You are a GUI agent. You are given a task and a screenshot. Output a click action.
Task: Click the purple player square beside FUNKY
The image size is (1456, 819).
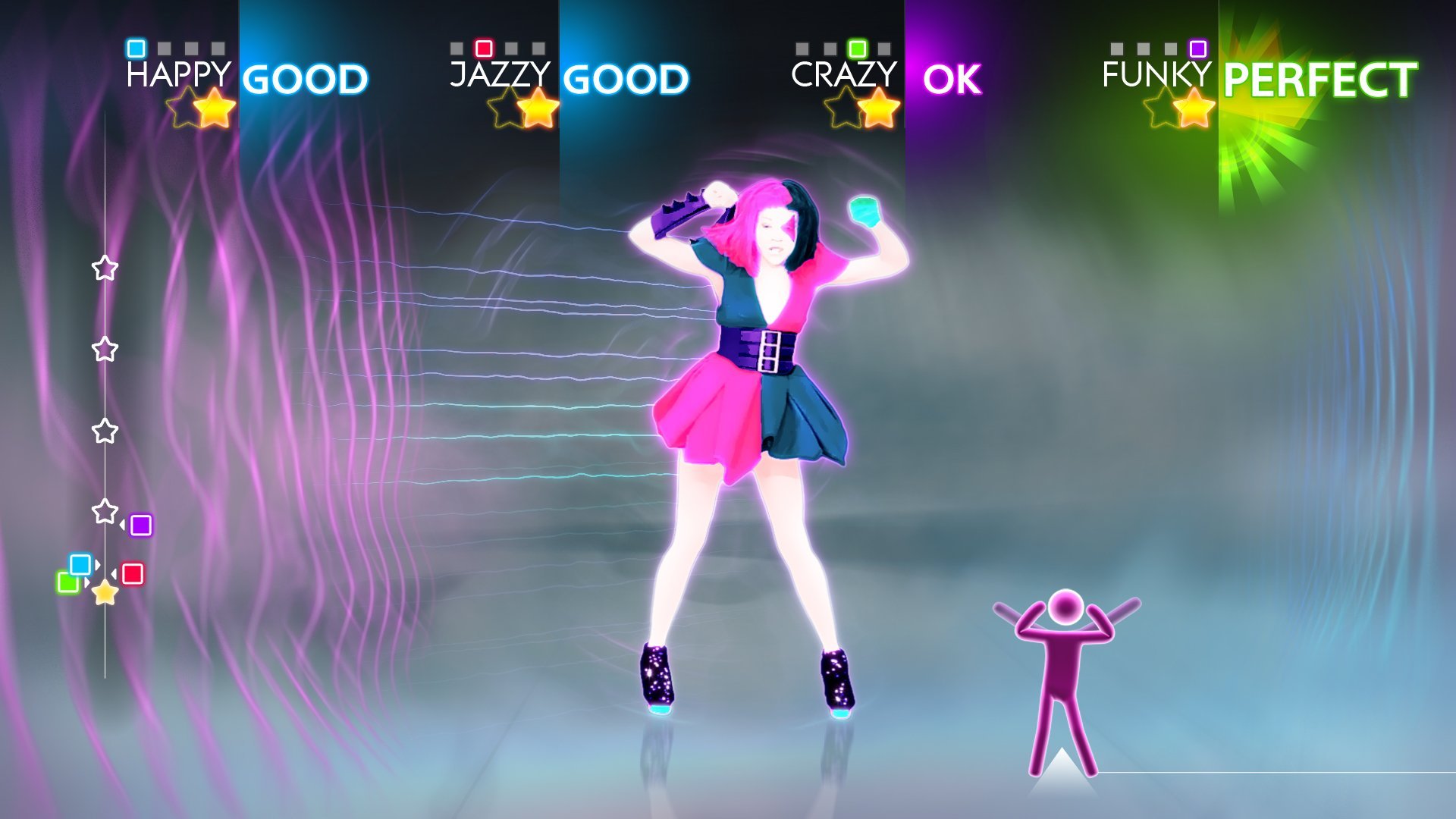(1197, 48)
